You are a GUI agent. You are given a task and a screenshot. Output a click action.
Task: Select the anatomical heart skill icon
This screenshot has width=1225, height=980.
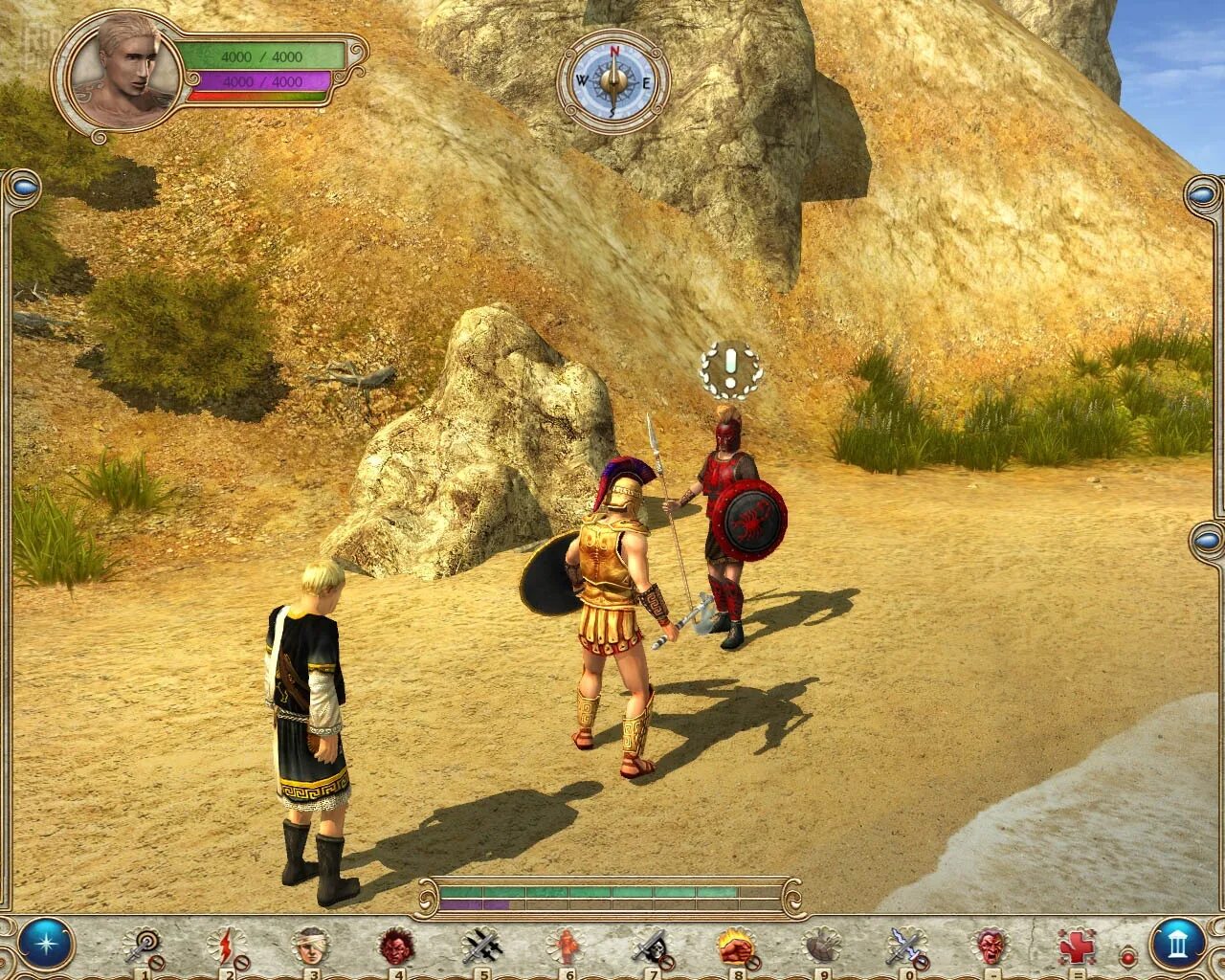tap(820, 947)
